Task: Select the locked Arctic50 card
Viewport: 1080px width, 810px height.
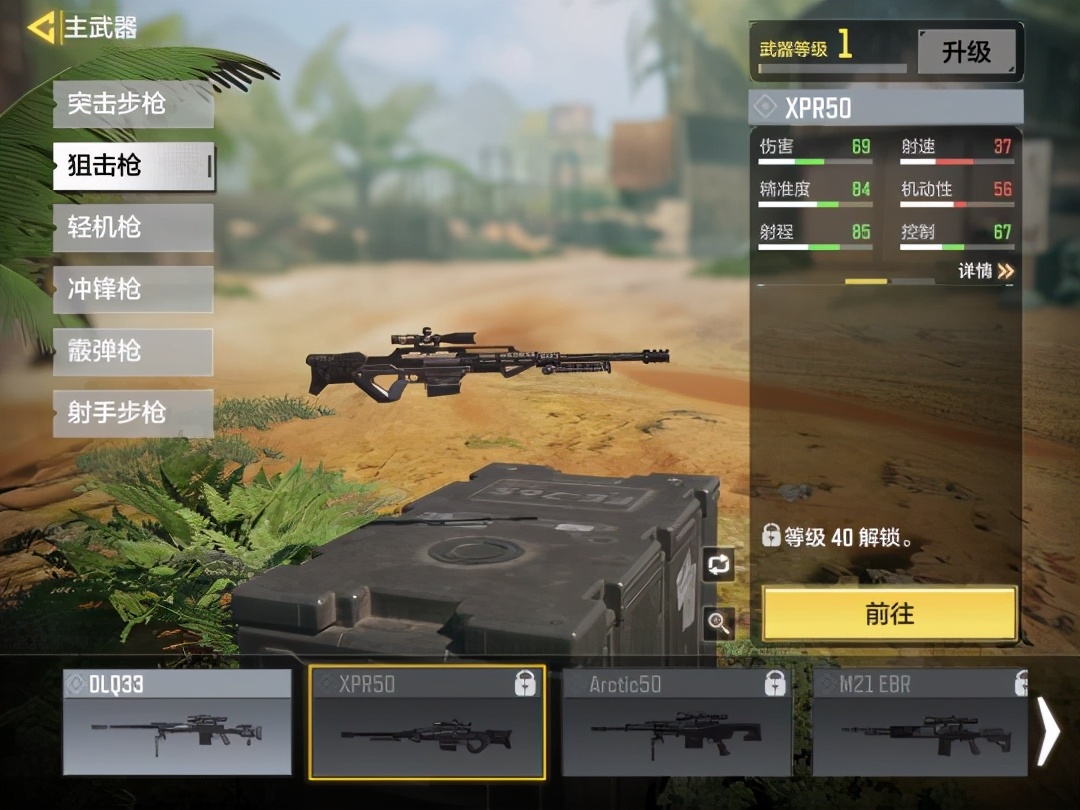Action: 677,723
